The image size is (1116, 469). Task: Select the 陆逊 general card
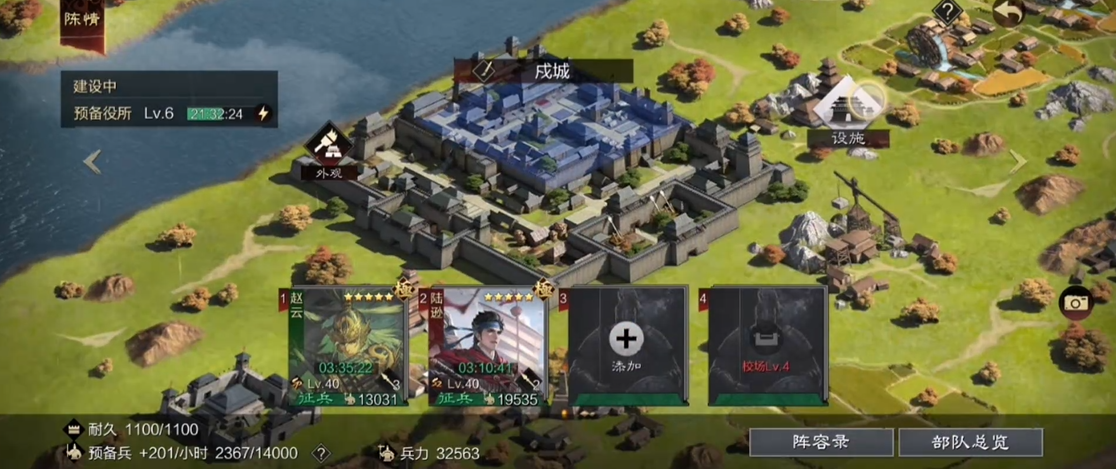pos(487,347)
